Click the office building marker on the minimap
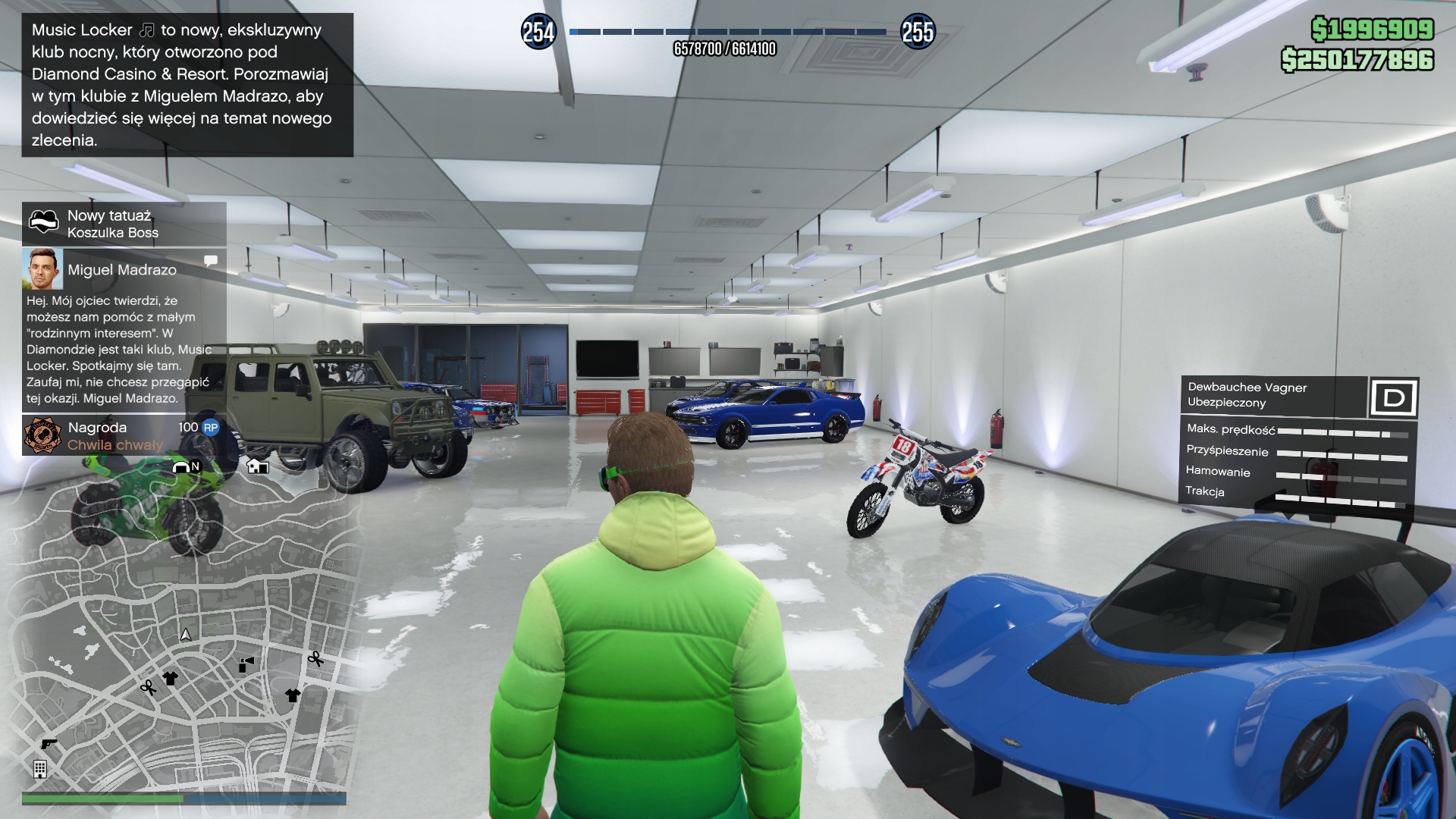 40,769
